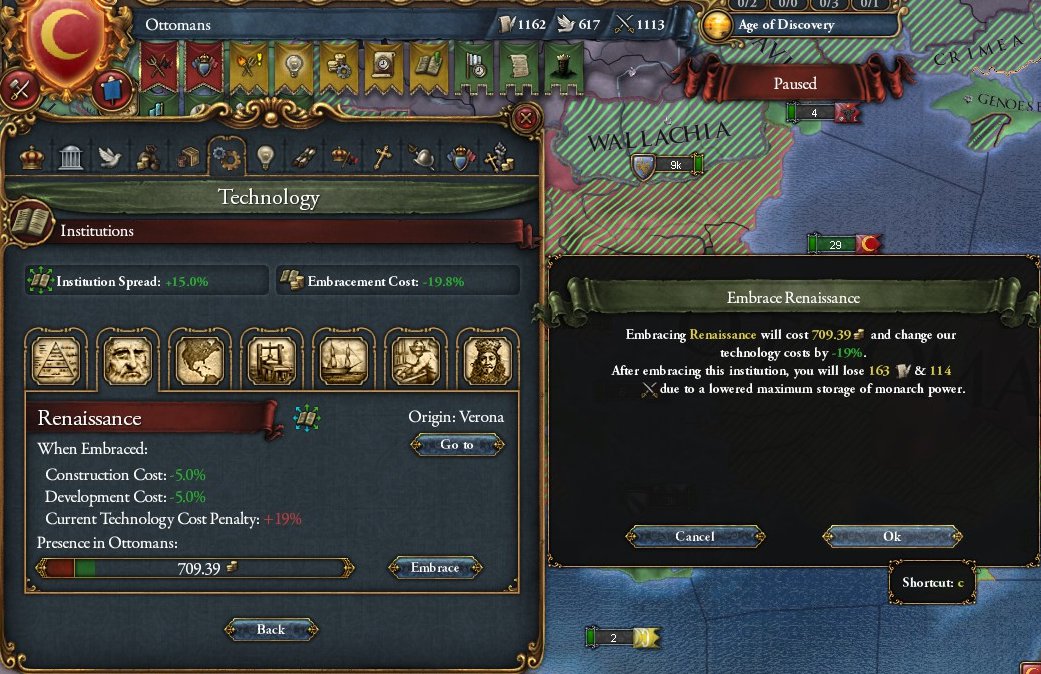The image size is (1041, 674).
Task: Select the Enlightenment monarch institution
Action: (x=487, y=359)
